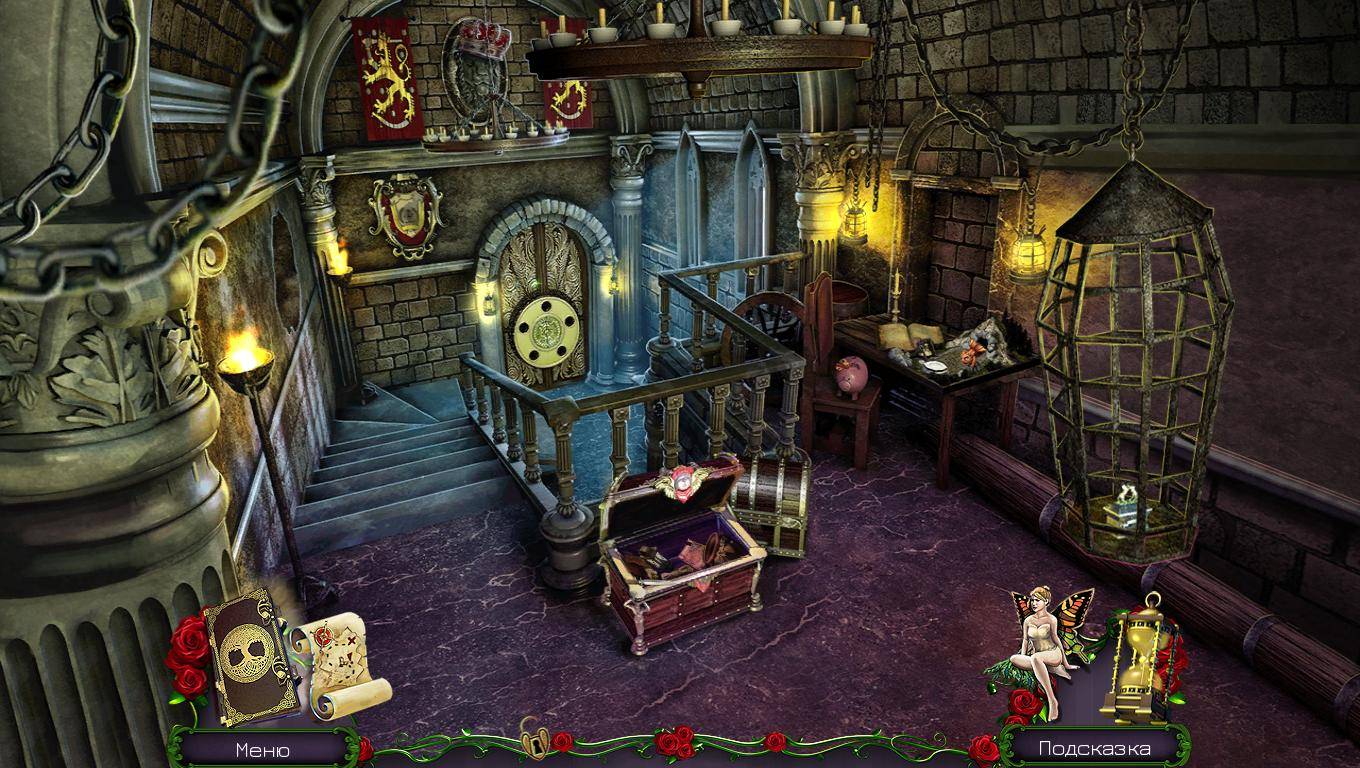
Task: Open the Меню button
Action: point(263,749)
